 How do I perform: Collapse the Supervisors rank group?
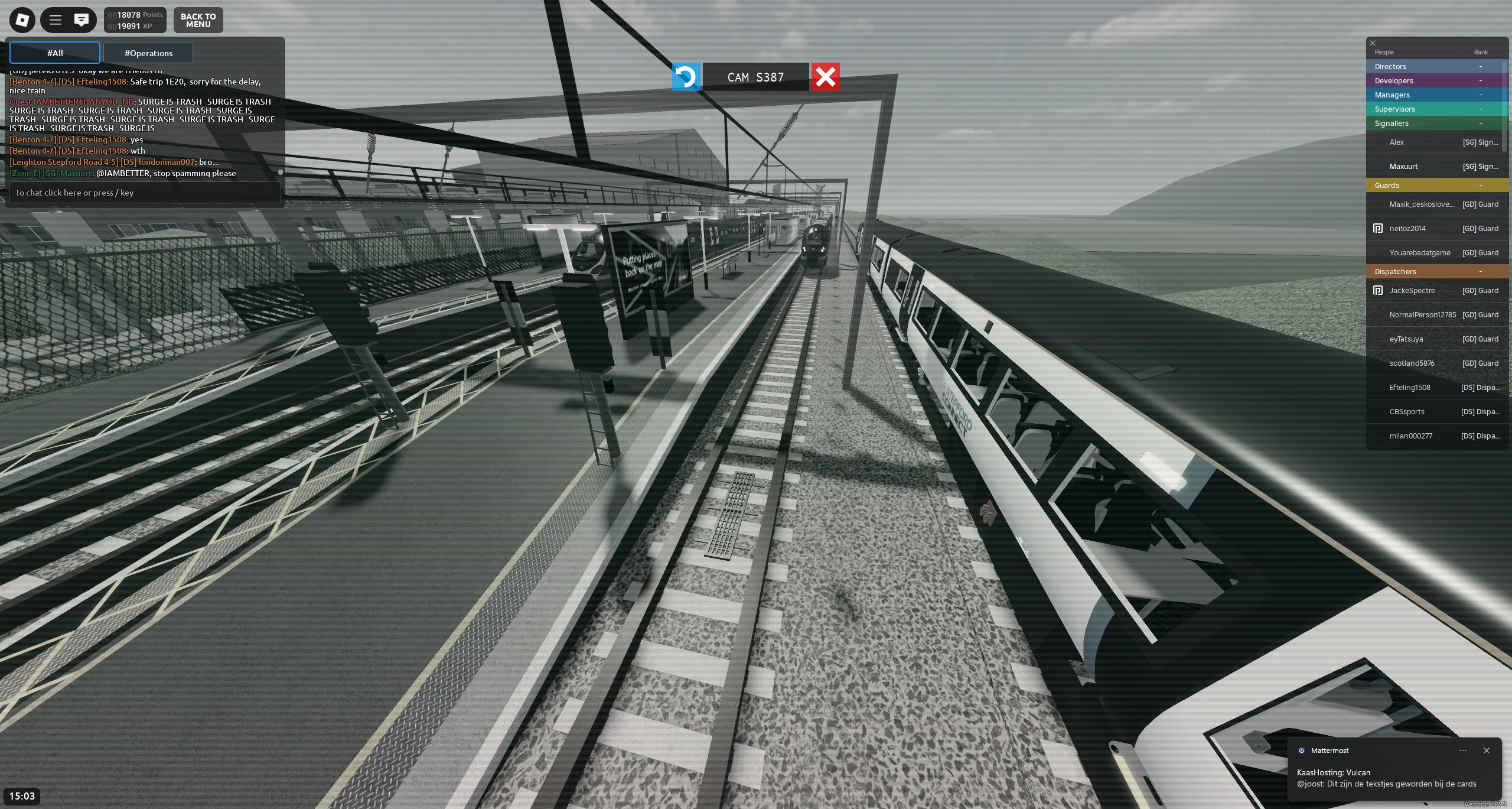(x=1480, y=109)
